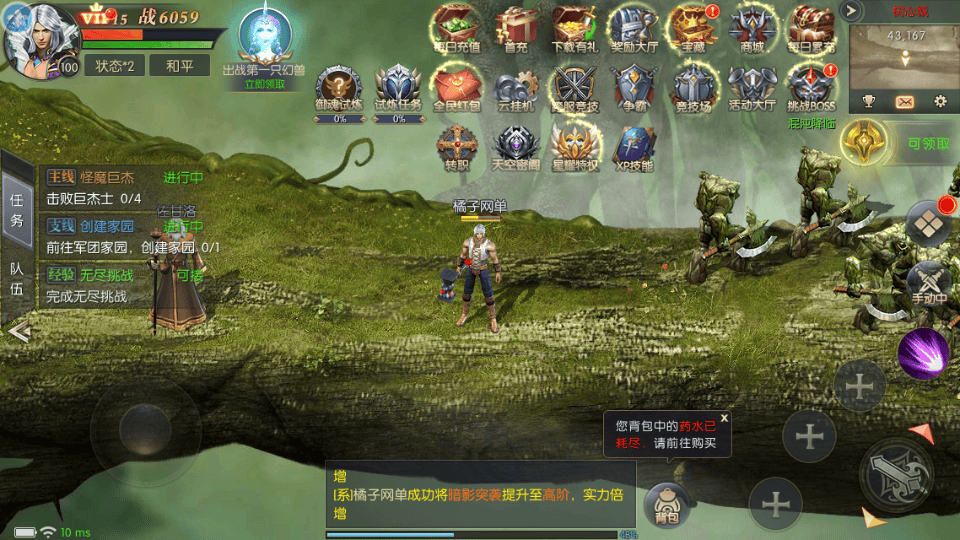Image resolution: width=960 pixels, height=540 pixels.
Task: Open the 全民红包 red envelope event
Action: tap(456, 87)
